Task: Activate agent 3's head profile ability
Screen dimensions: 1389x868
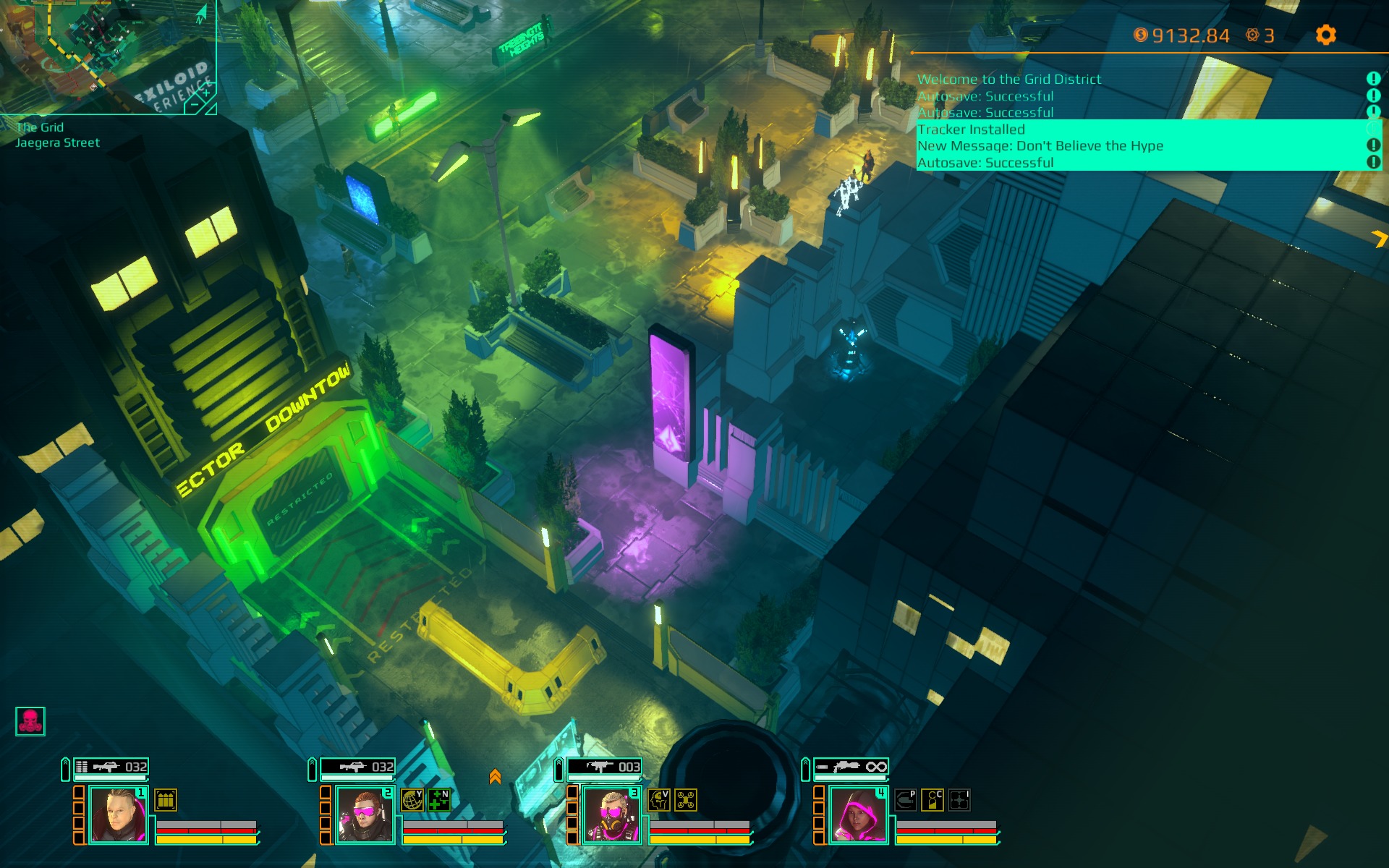Action: 659,800
